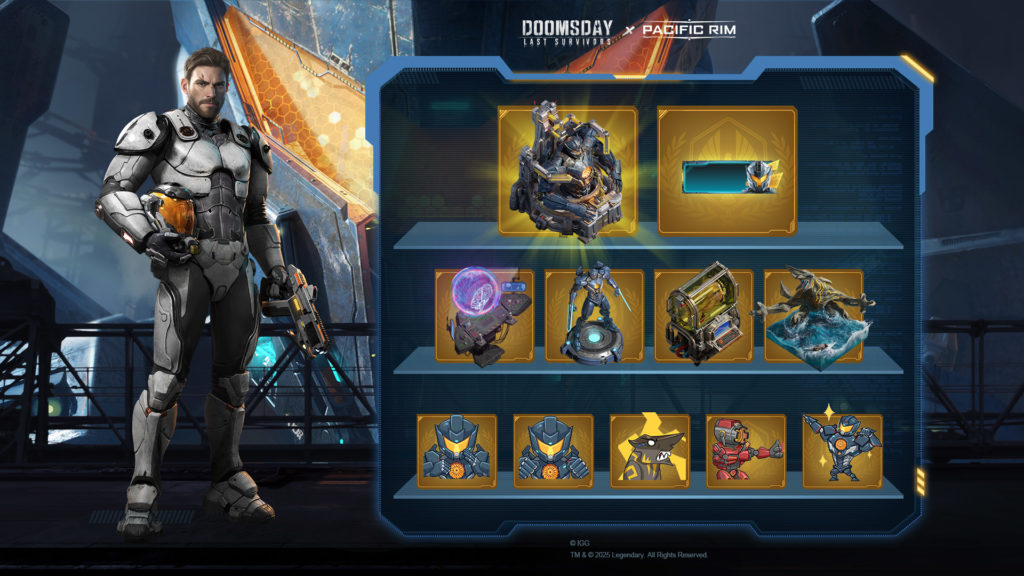The width and height of the screenshot is (1024, 576).
Task: Choose the sparkling blue Jaeger pose emote
Action: 842,450
